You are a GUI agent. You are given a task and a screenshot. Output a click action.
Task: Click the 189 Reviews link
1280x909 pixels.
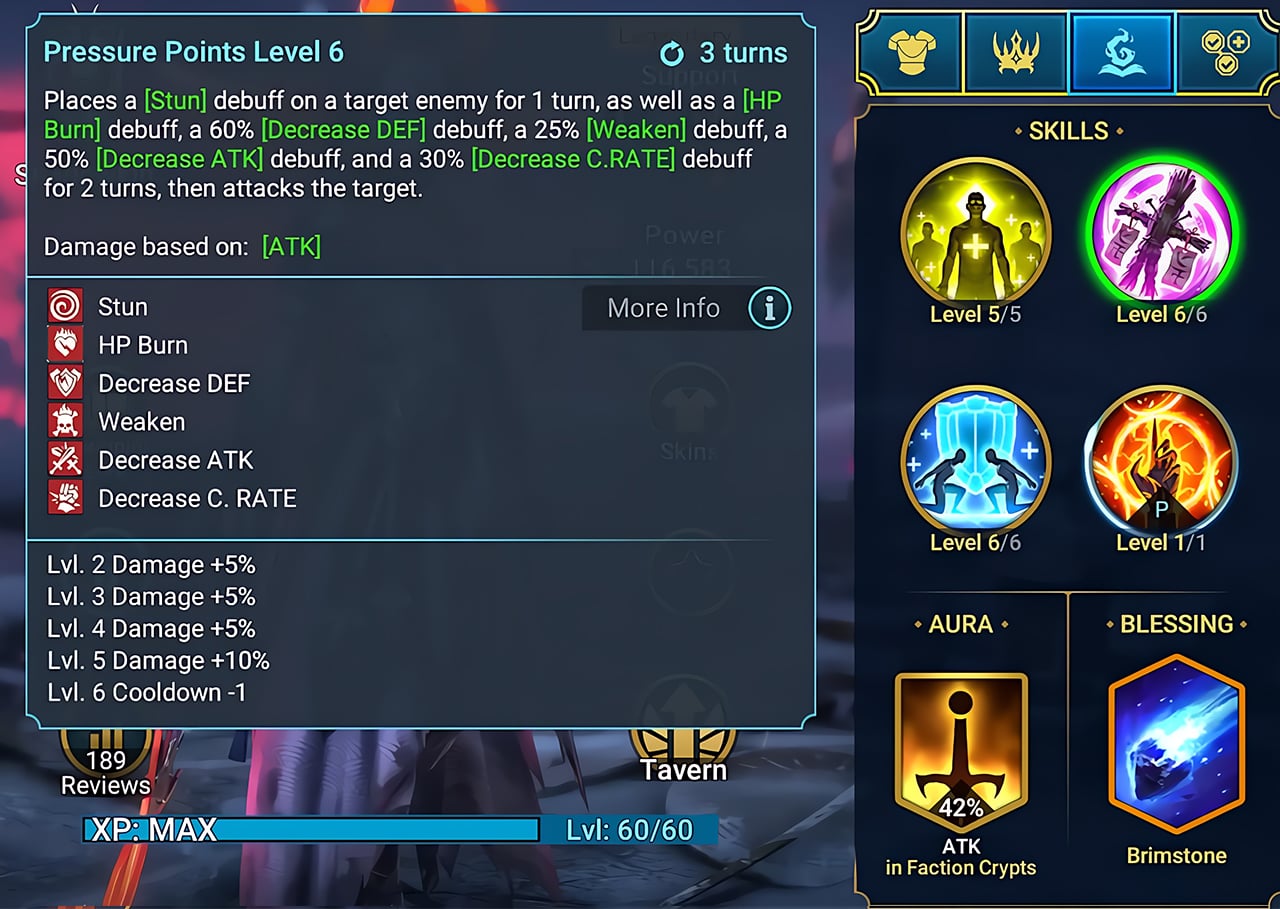105,770
